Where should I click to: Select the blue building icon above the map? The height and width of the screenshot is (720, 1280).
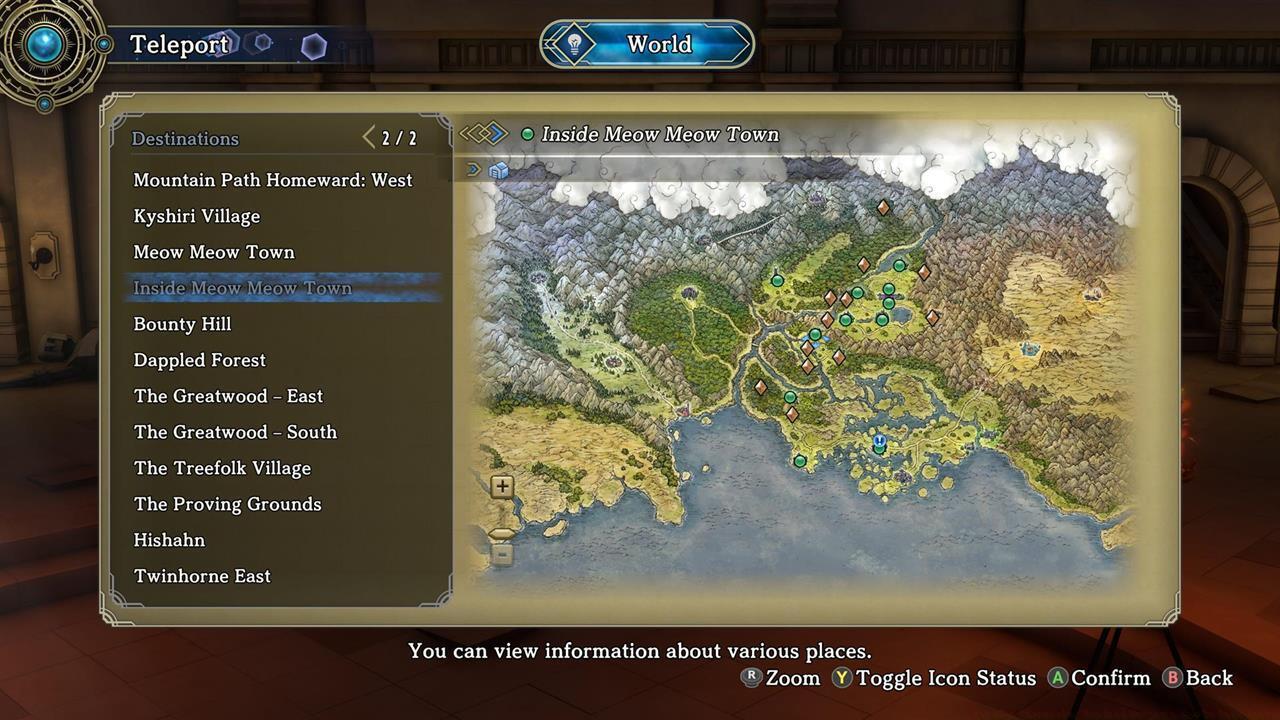point(497,169)
